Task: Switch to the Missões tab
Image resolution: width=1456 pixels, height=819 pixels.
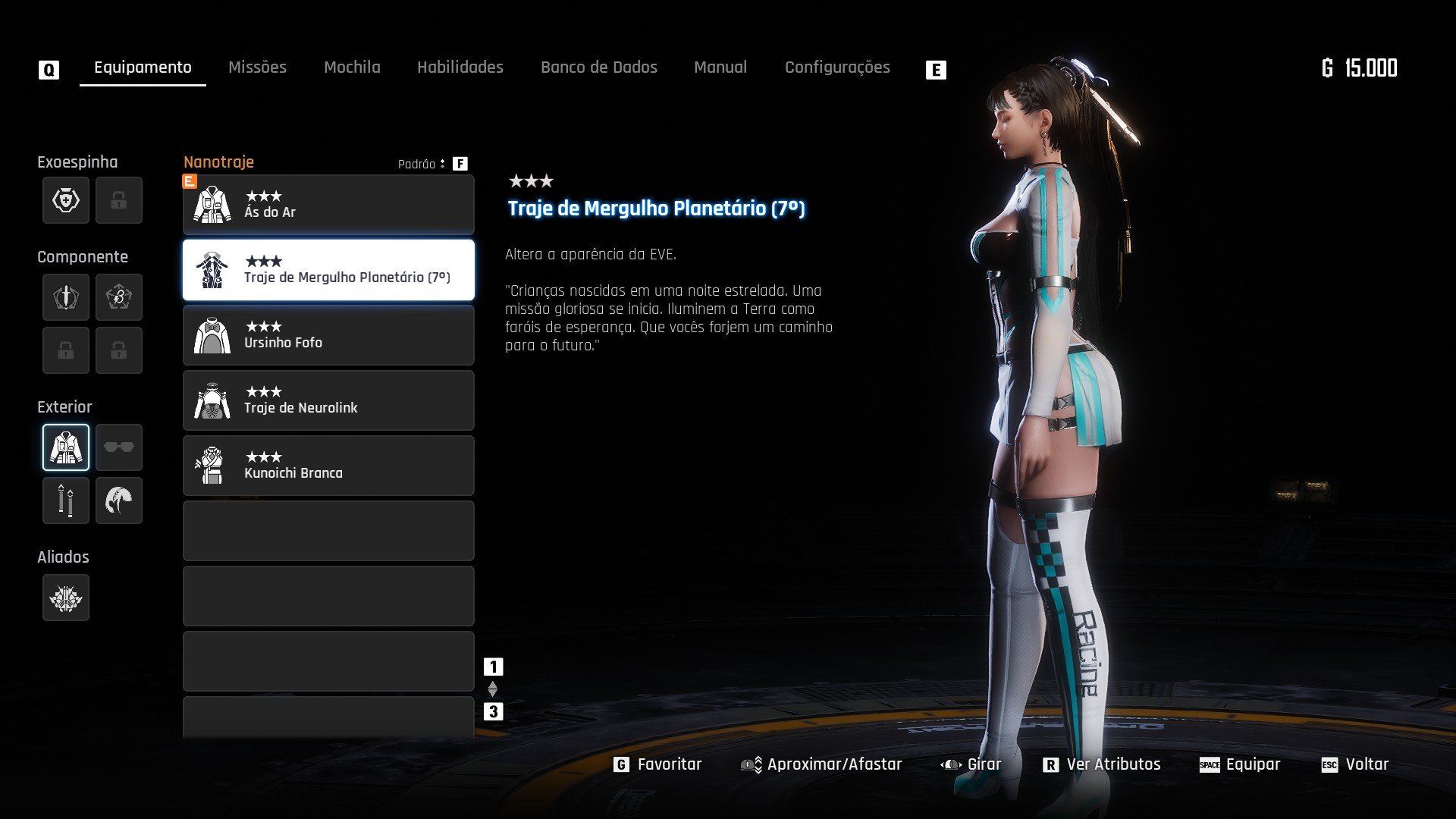Action: click(257, 67)
